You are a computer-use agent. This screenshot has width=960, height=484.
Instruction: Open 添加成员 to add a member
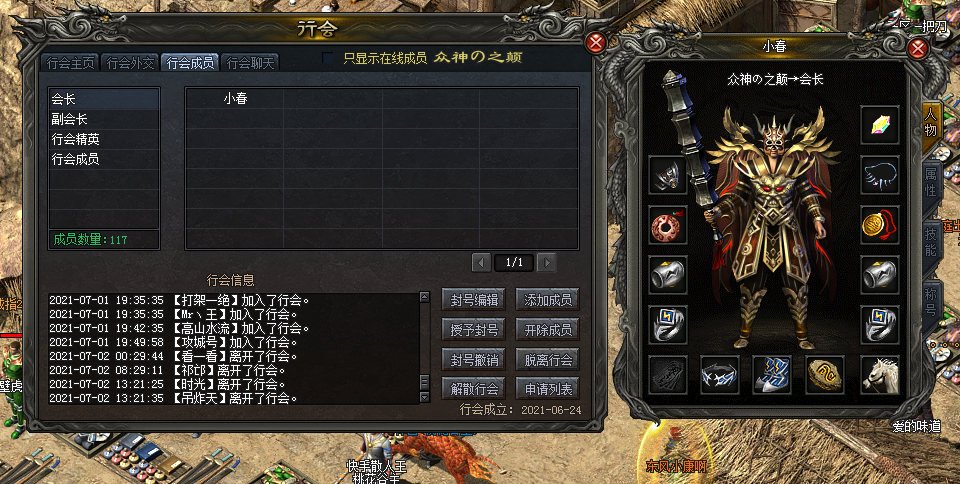(x=548, y=299)
